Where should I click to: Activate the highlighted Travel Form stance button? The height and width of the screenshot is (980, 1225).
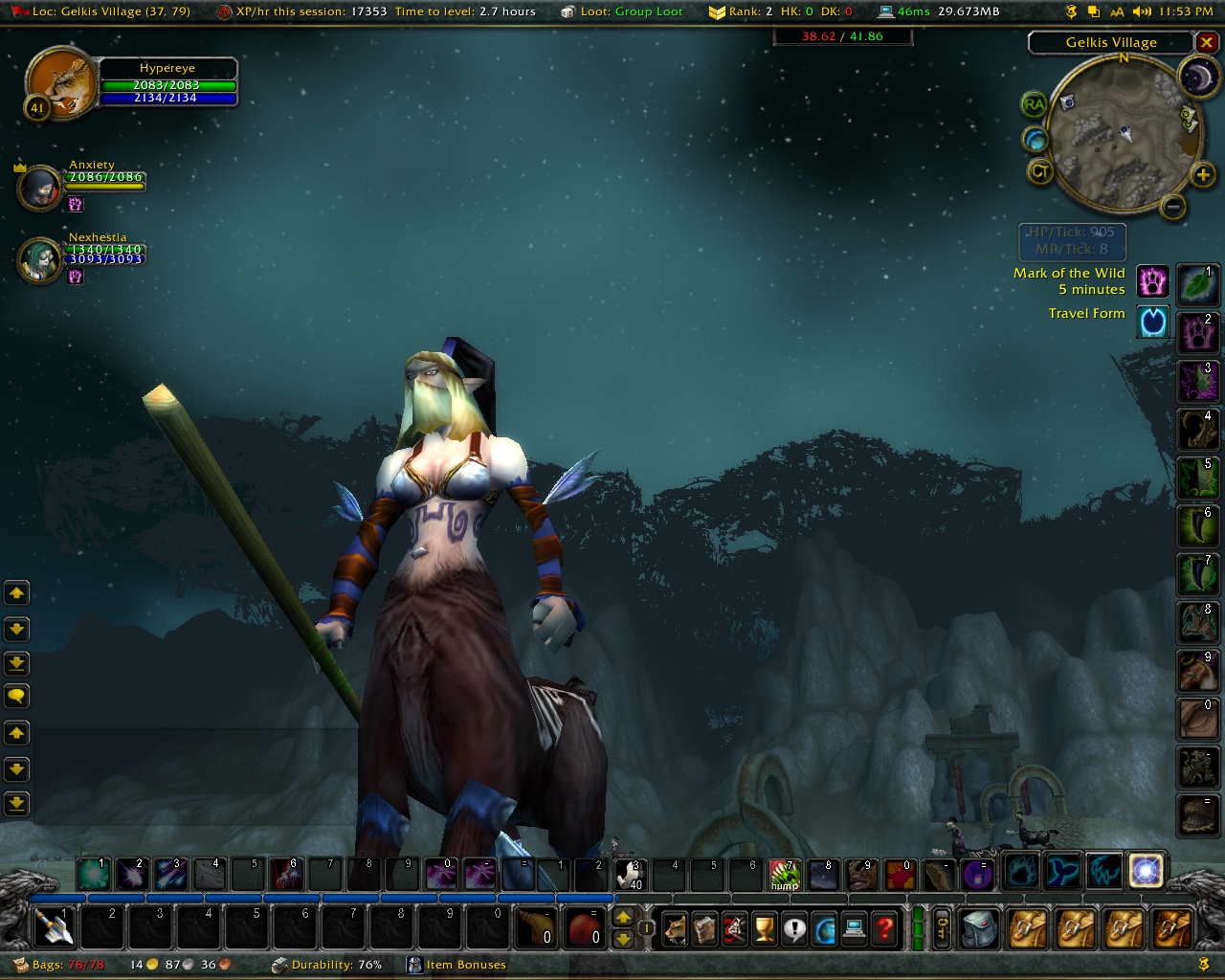1146,872
